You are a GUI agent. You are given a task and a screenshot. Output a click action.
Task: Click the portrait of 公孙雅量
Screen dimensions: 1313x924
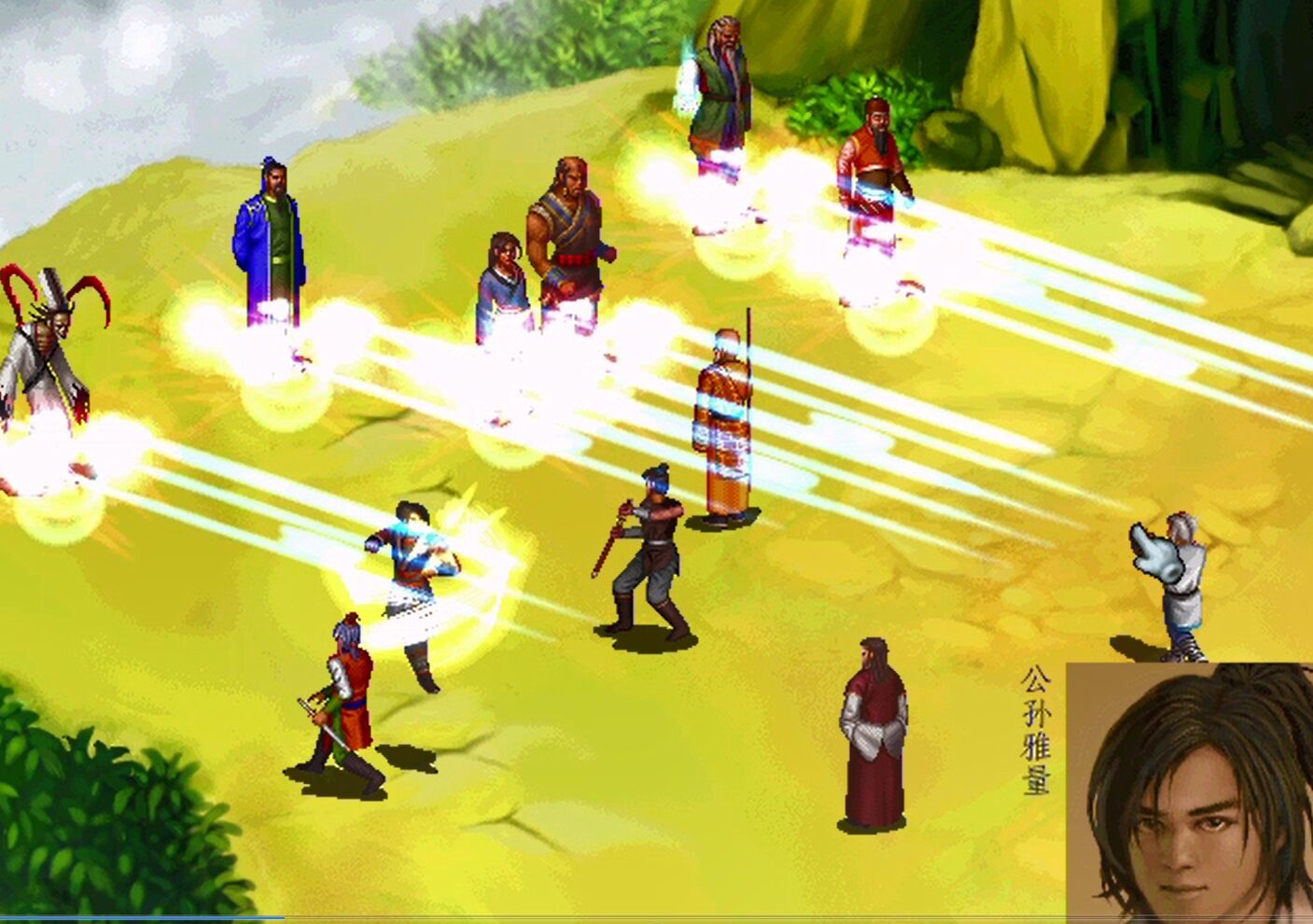[x=1185, y=793]
